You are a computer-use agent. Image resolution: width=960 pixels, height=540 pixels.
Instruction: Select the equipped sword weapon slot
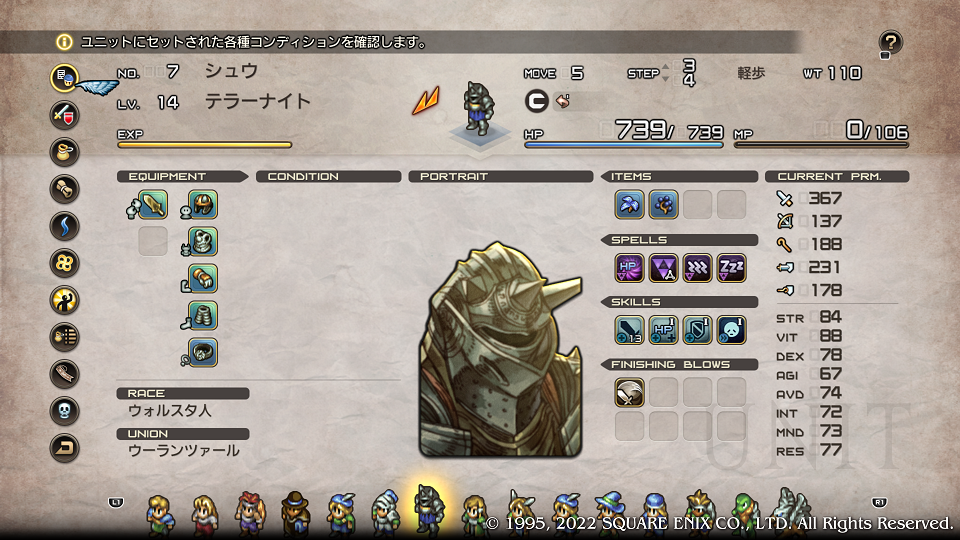[x=153, y=205]
